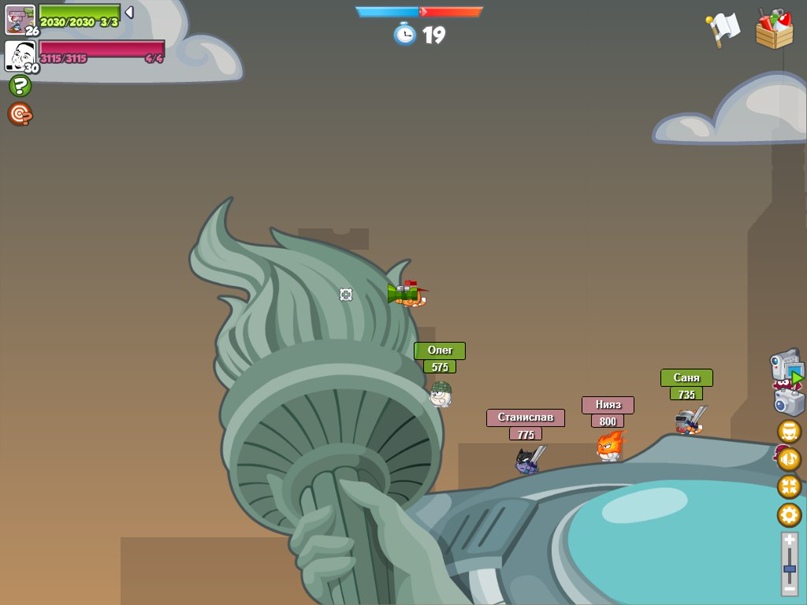Collapse team panel with the white arrow

[x=129, y=13]
